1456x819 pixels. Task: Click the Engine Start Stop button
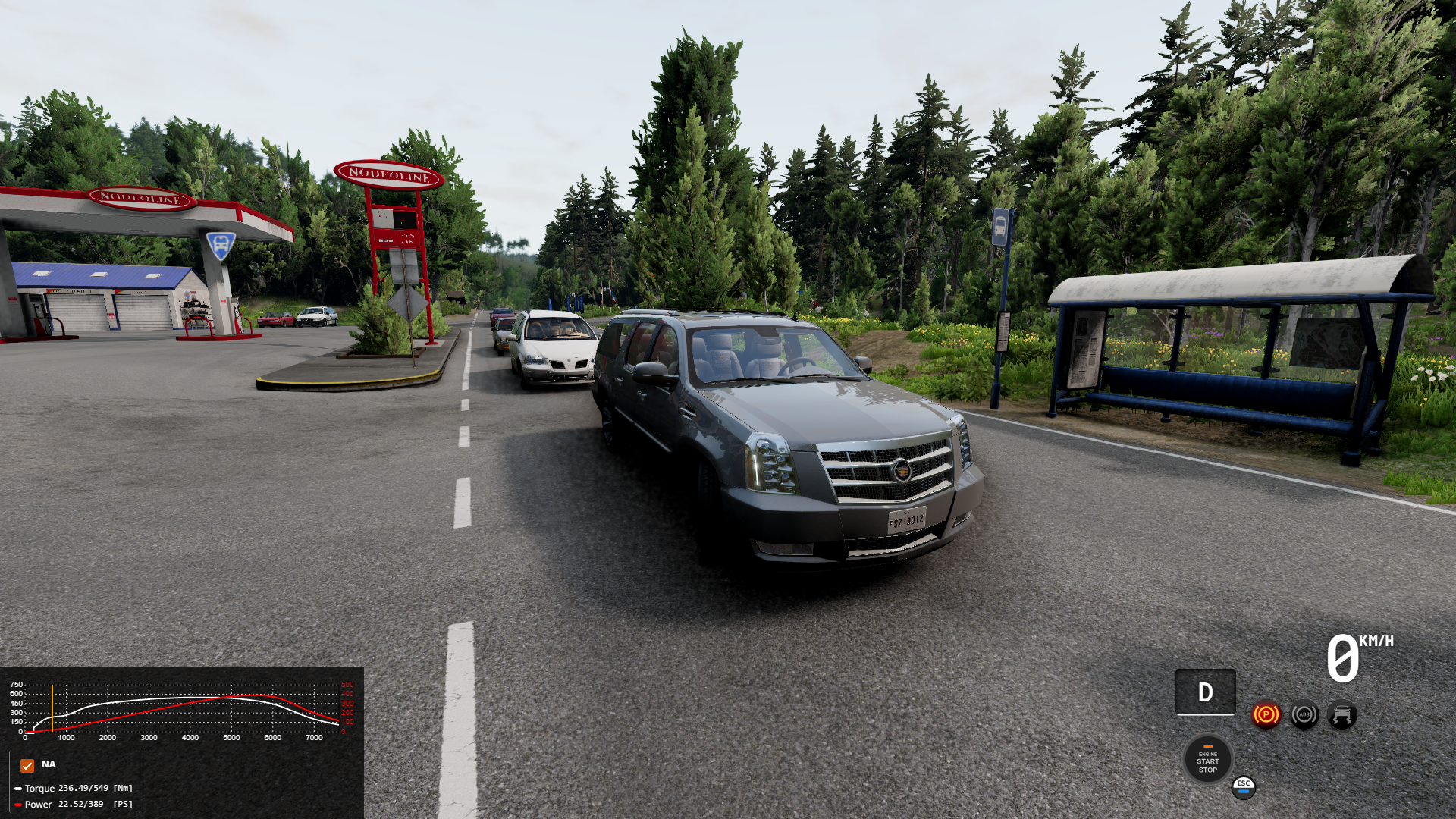1207,760
